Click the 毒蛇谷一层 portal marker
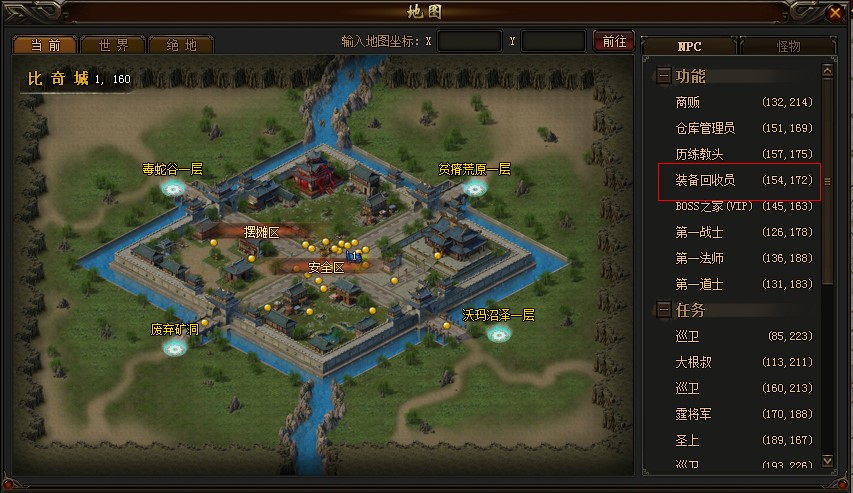The height and width of the screenshot is (493, 853). (x=173, y=186)
